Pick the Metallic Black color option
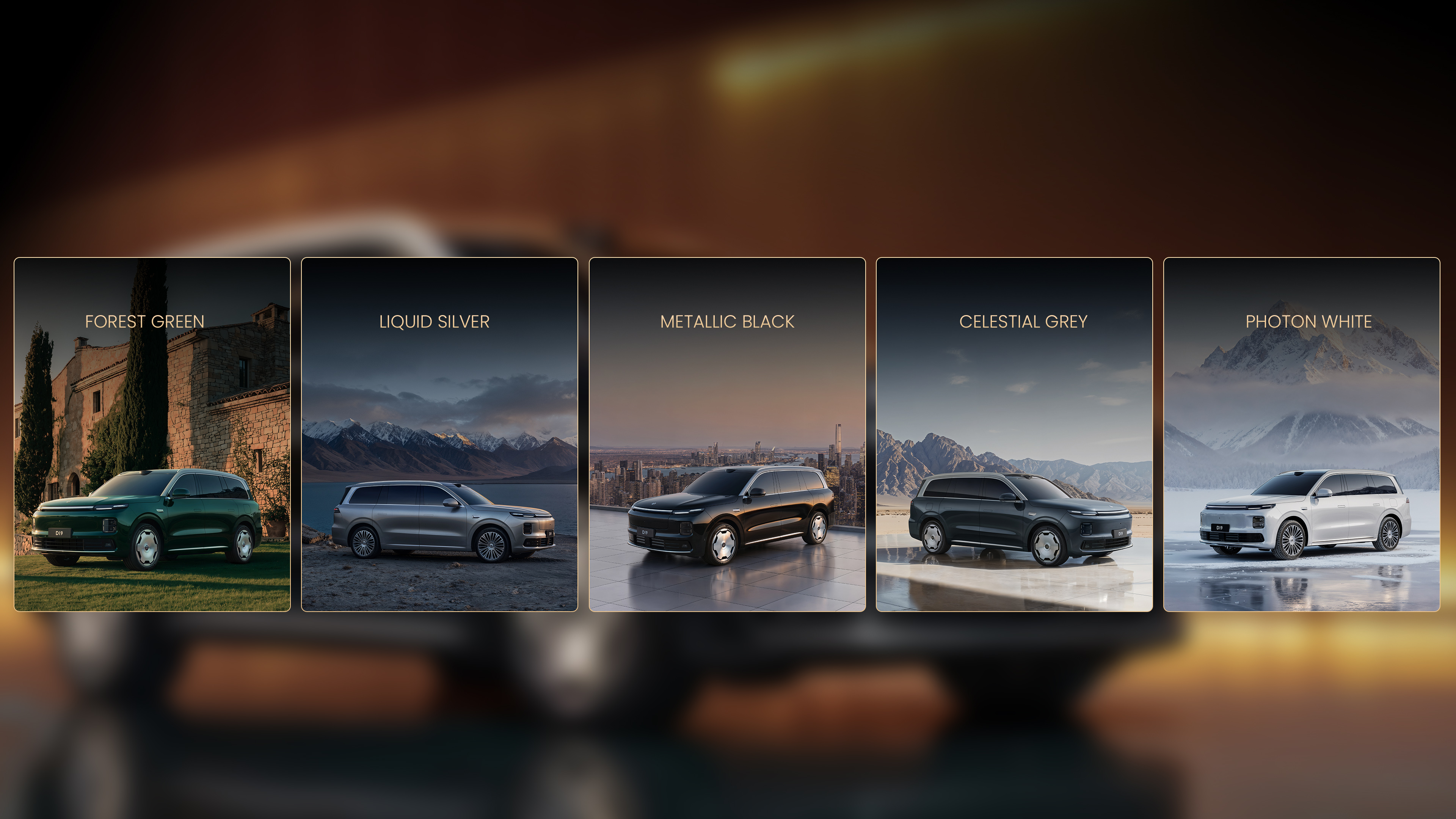This screenshot has width=1456, height=819. click(727, 434)
